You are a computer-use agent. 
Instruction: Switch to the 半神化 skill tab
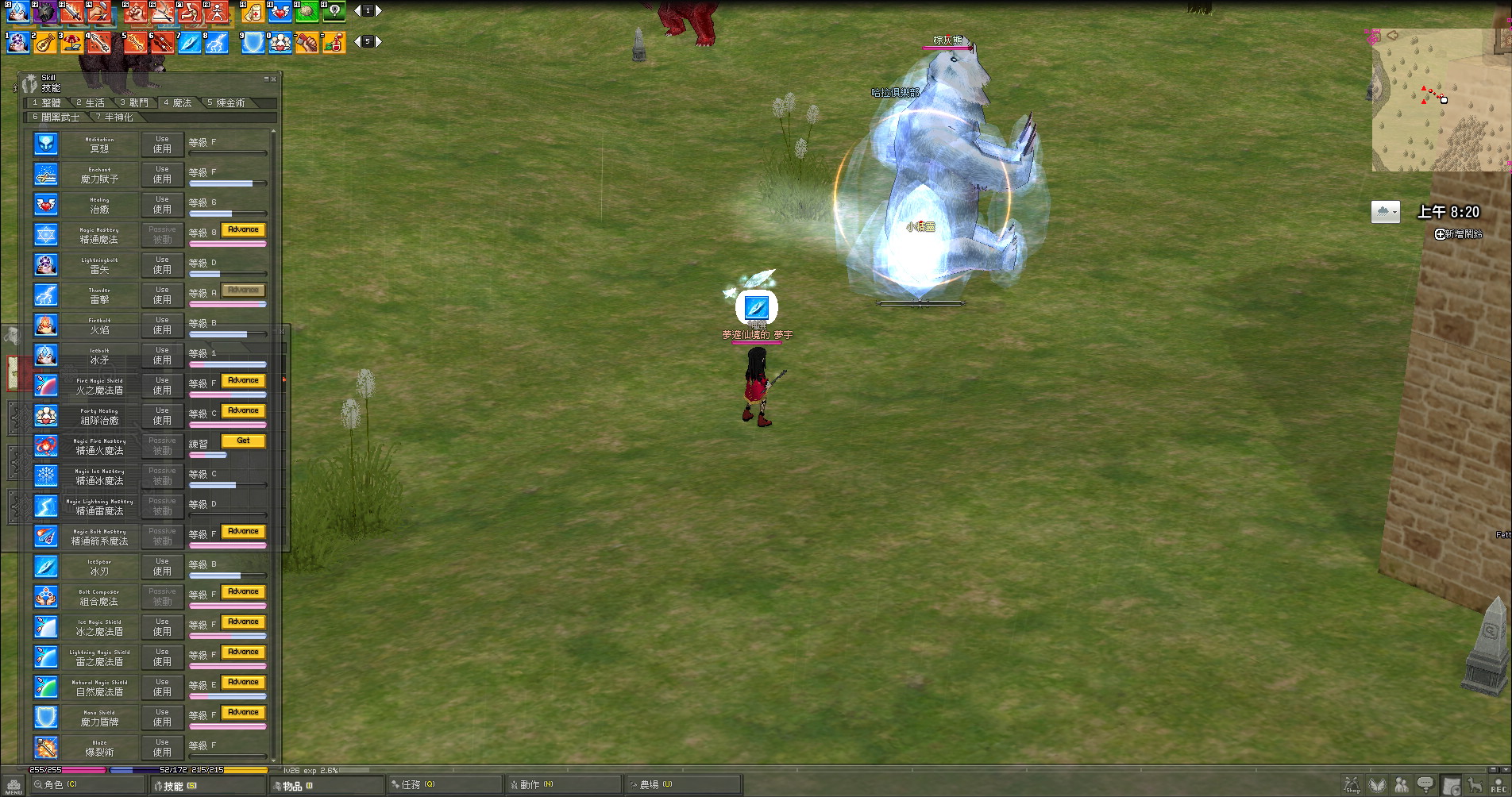[116, 117]
